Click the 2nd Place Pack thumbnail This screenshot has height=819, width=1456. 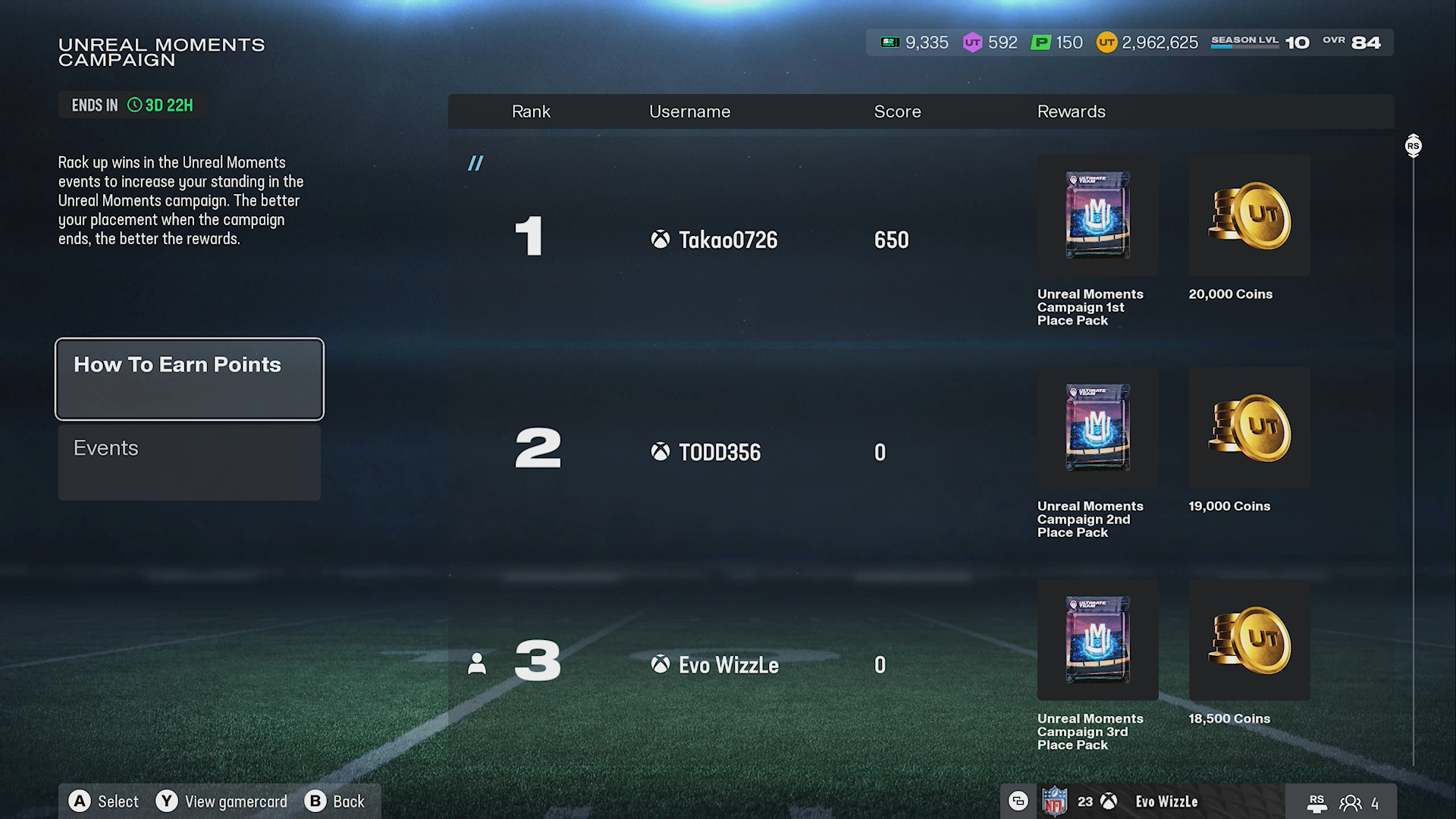pos(1097,428)
